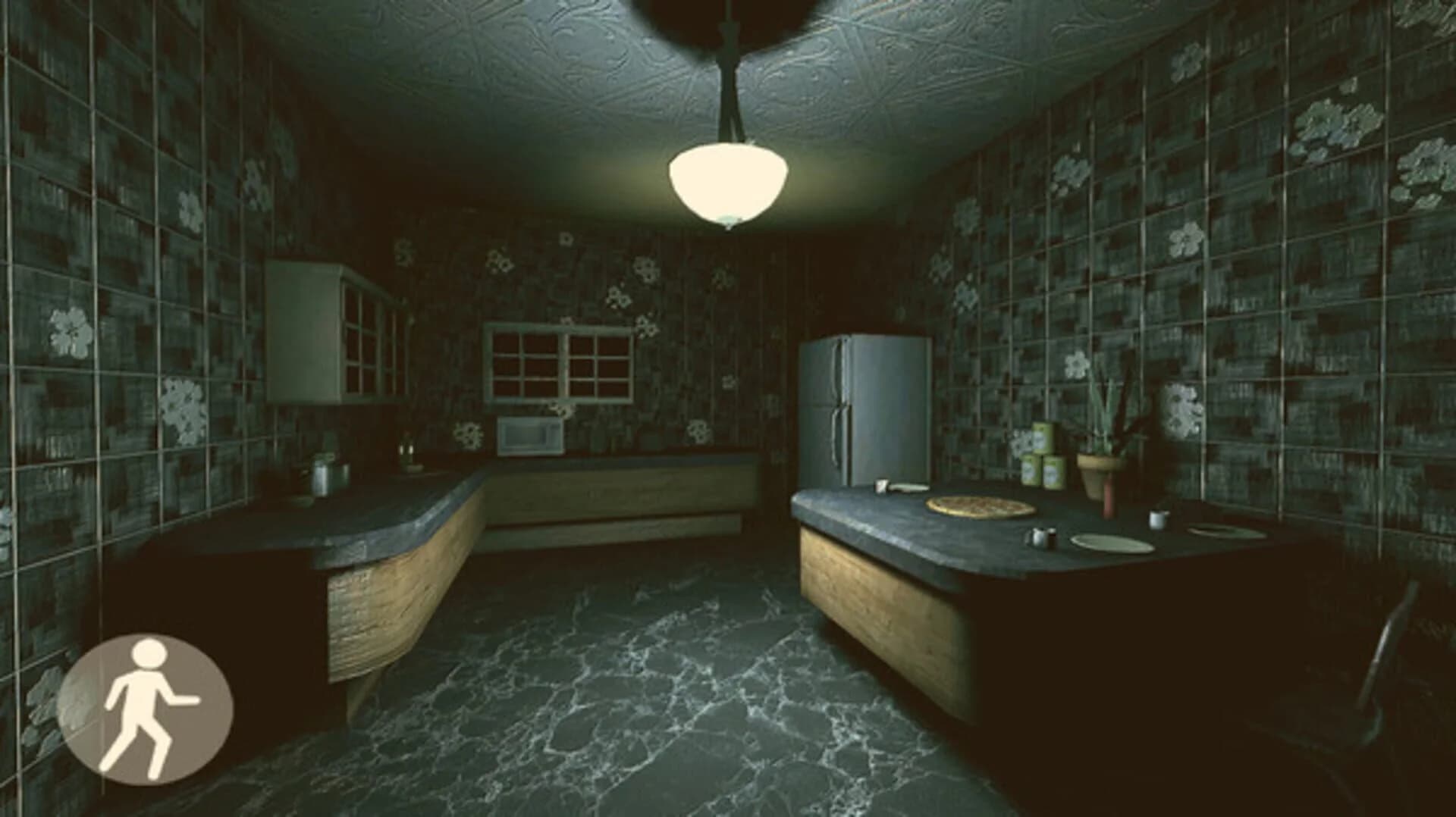This screenshot has height=817, width=1456.
Task: Tap the pot on the left counter
Action: coord(319,476)
